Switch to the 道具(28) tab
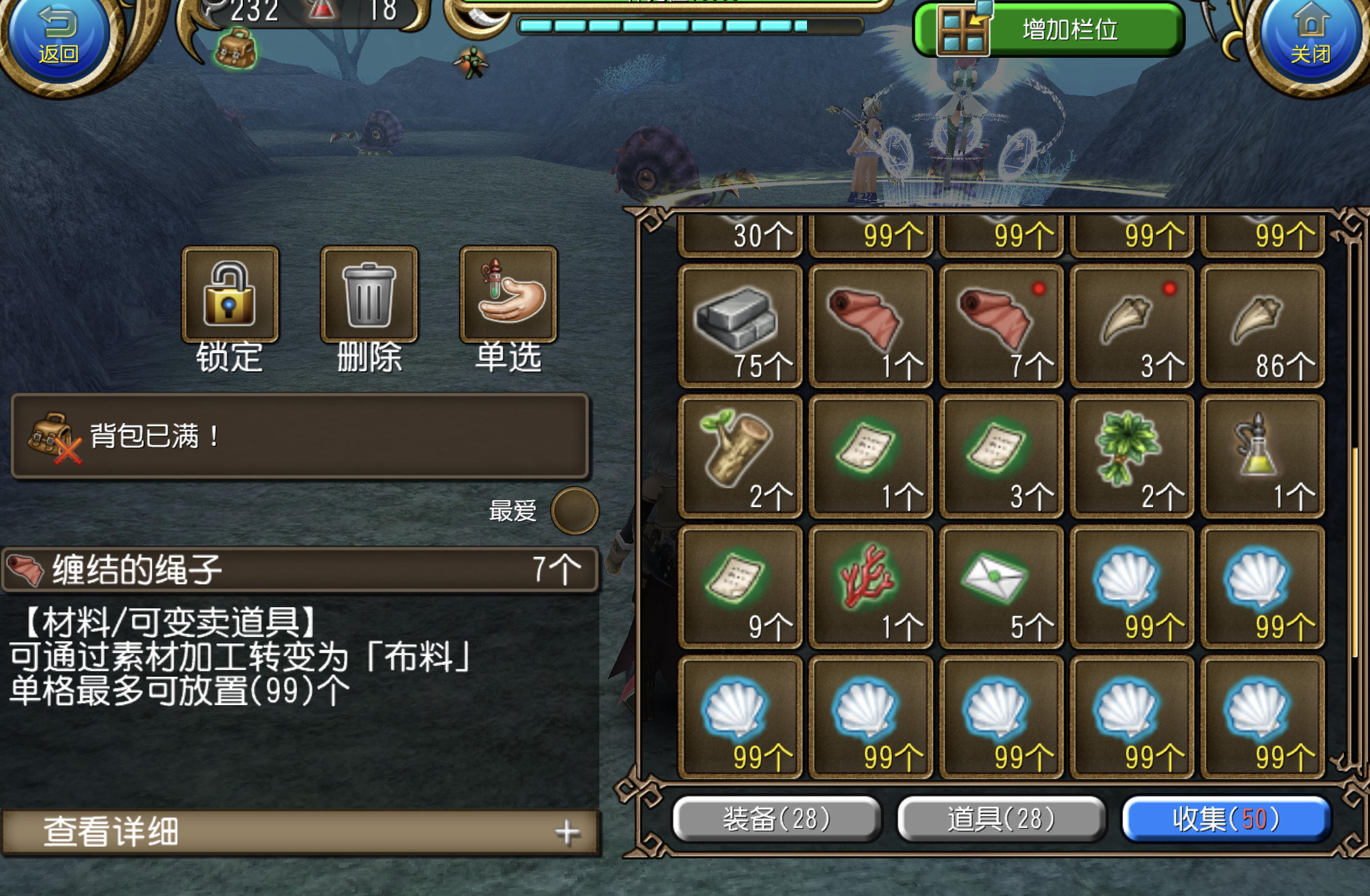This screenshot has height=896, width=1370. pyautogui.click(x=1001, y=819)
